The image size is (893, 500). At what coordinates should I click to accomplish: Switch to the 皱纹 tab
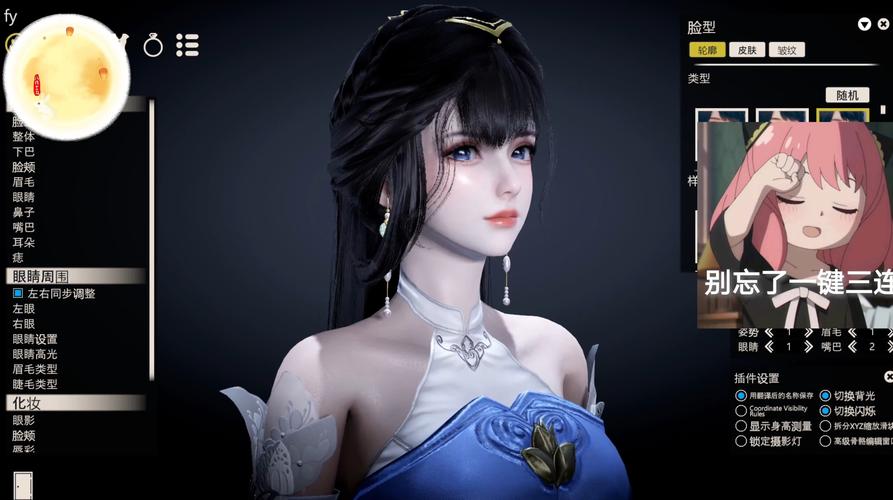pos(787,50)
